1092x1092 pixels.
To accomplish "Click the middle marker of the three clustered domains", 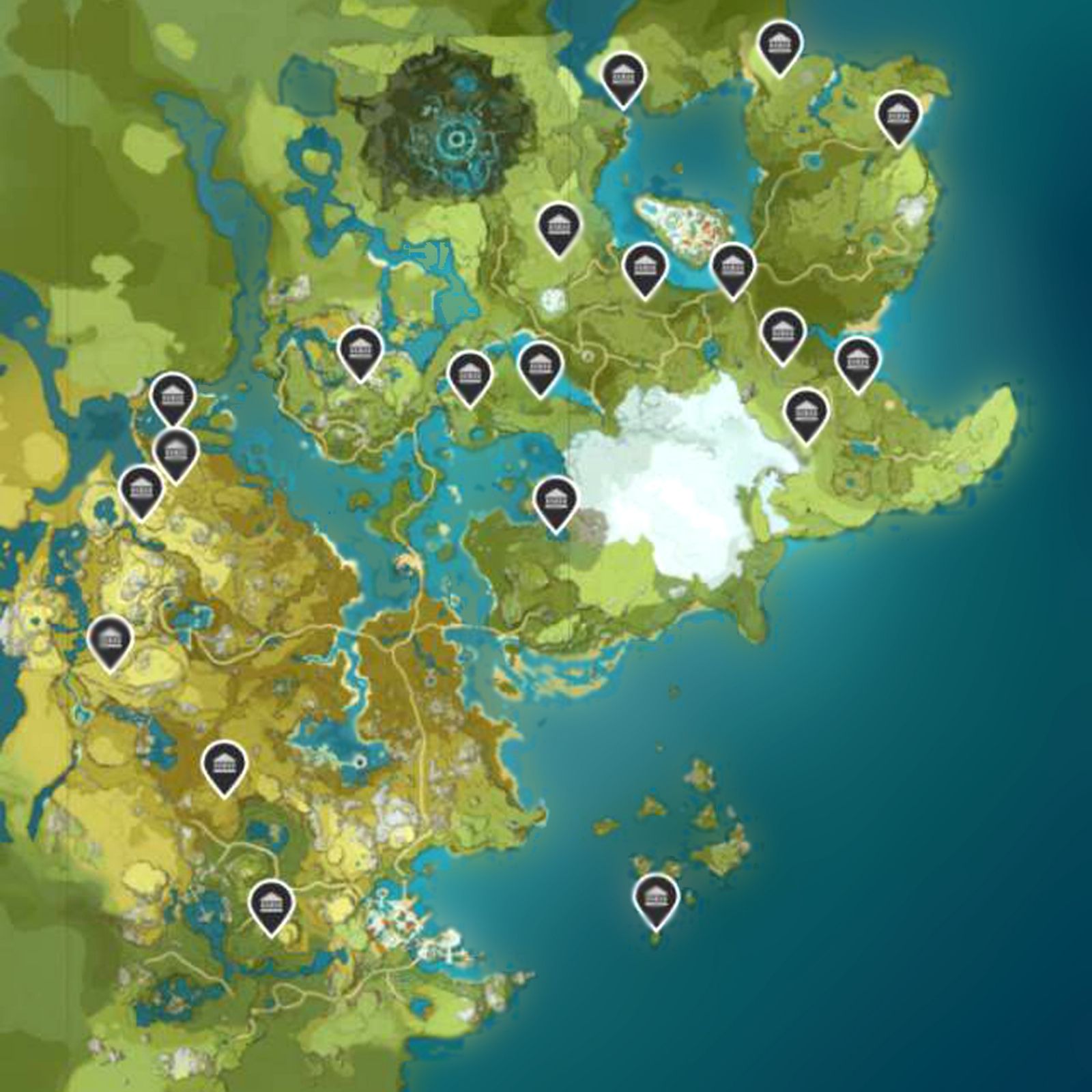I will [175, 452].
